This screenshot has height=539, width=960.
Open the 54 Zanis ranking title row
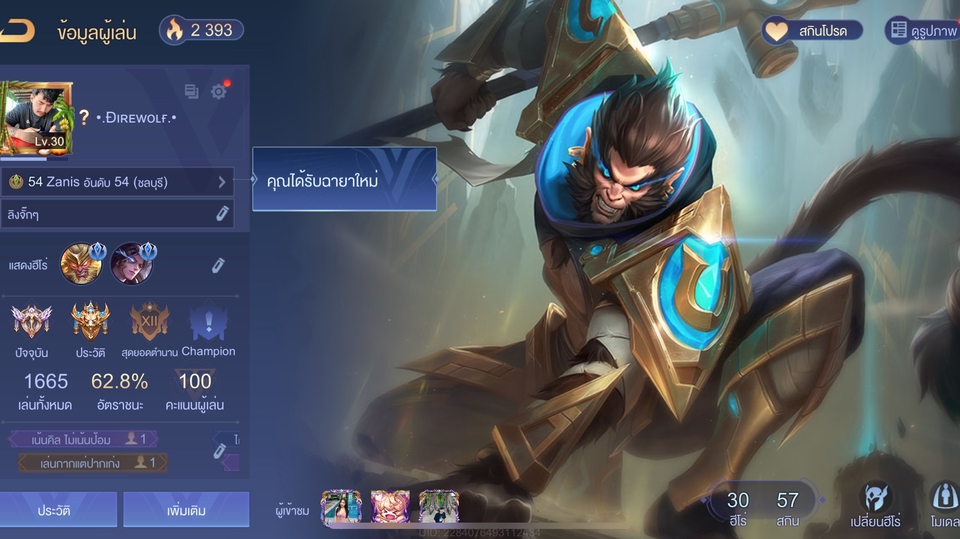117,182
